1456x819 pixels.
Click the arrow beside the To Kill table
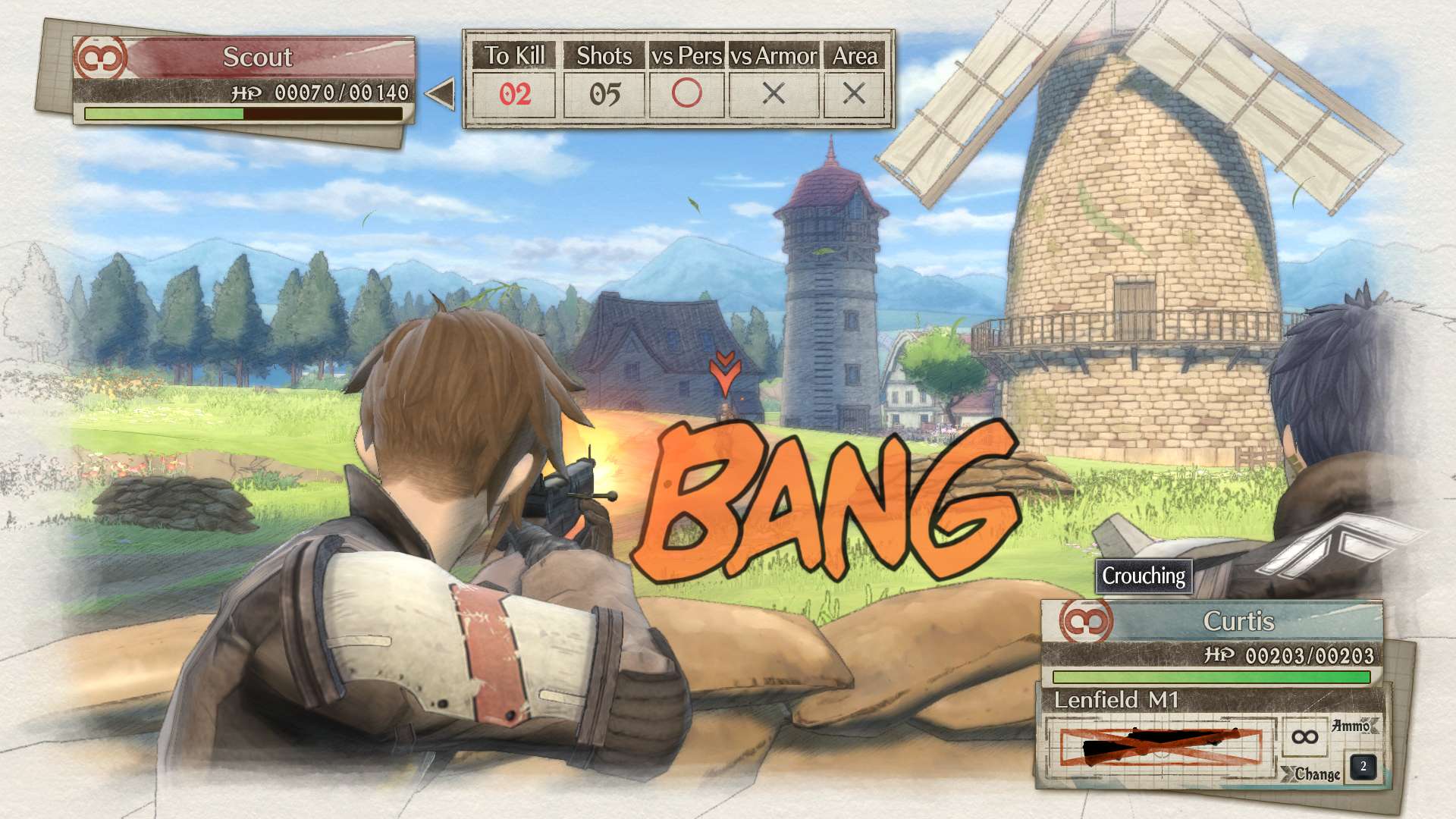(441, 94)
